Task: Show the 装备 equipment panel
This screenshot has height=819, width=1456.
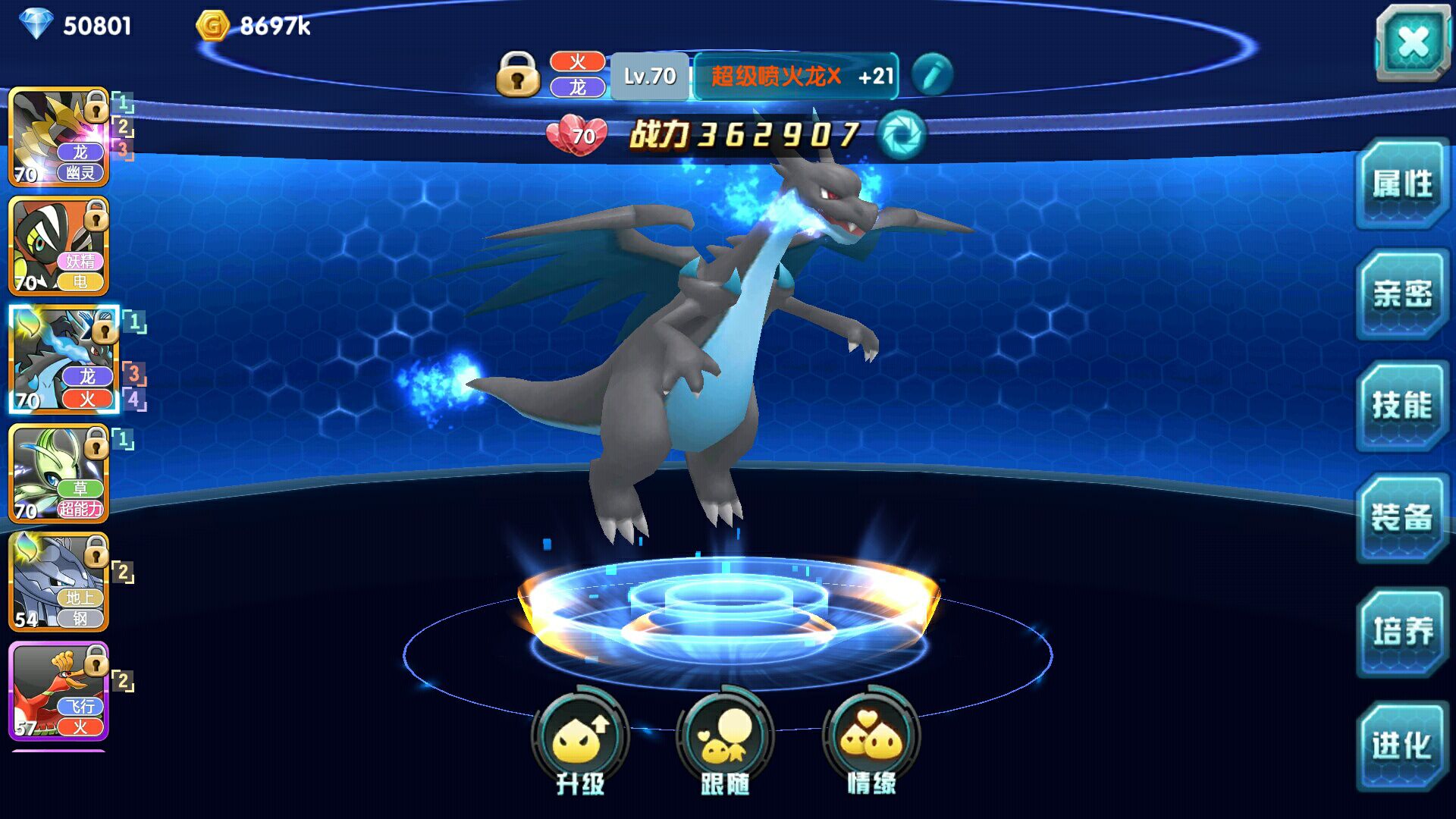Action: pos(1401,518)
